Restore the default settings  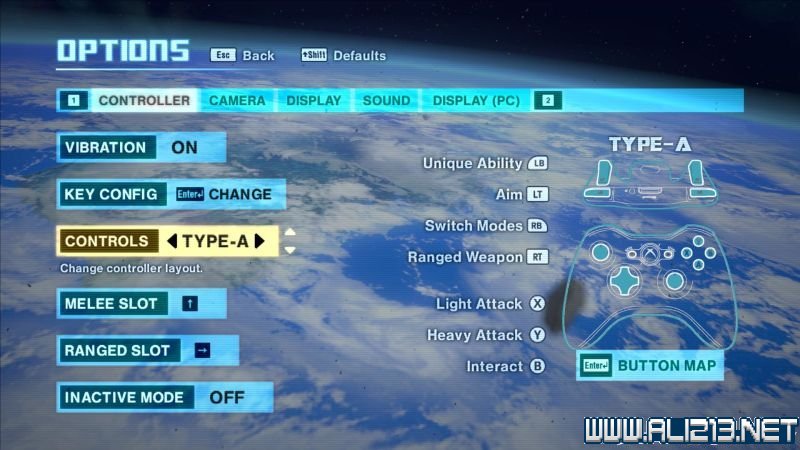point(343,55)
